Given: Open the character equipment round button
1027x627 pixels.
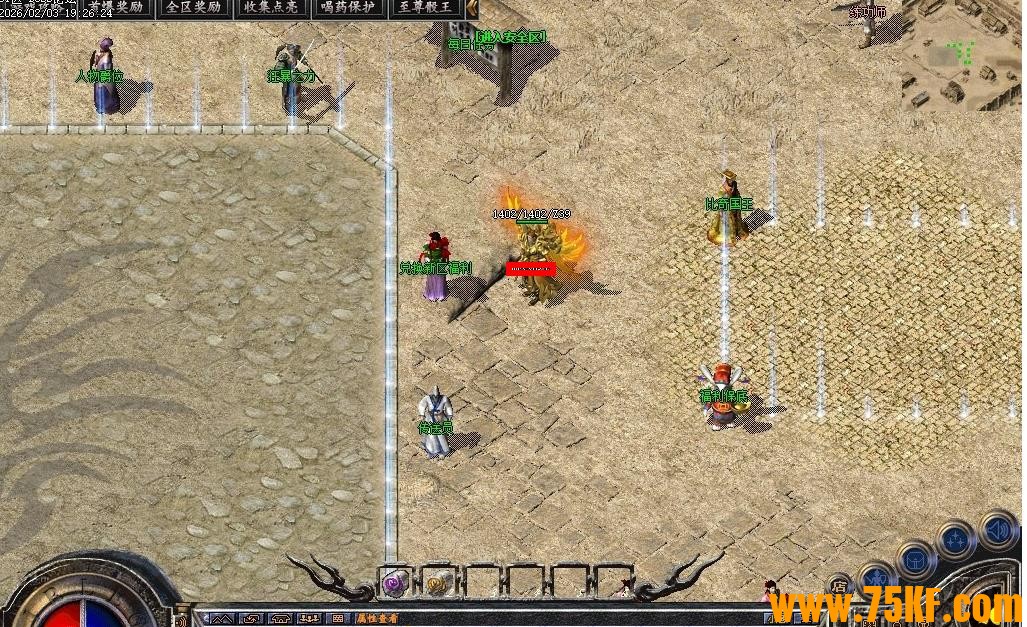Looking at the screenshot, I should (x=877, y=578).
